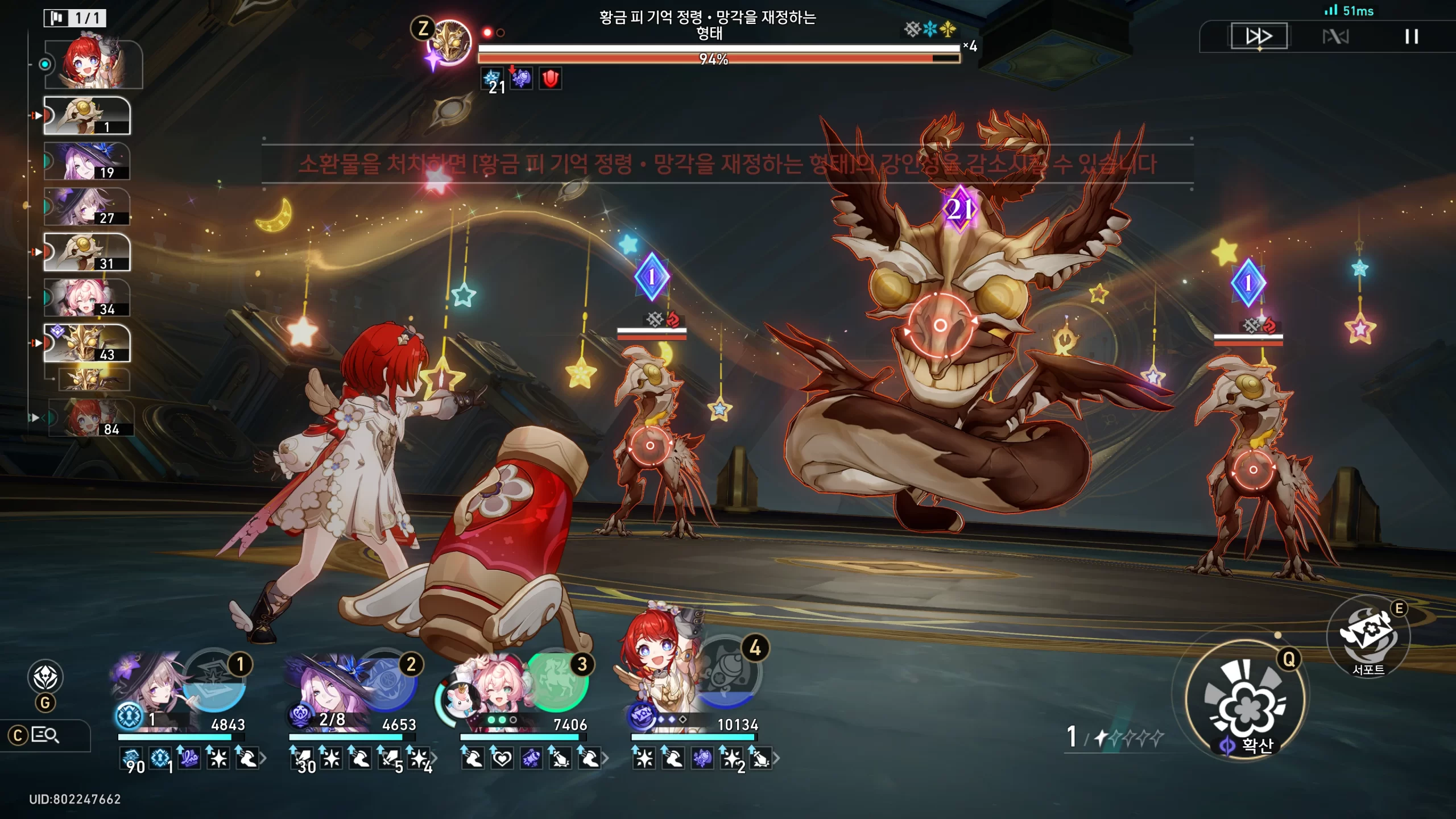The height and width of the screenshot is (819, 1456).
Task: Expand the first character's buff list arrow
Action: [x=263, y=758]
